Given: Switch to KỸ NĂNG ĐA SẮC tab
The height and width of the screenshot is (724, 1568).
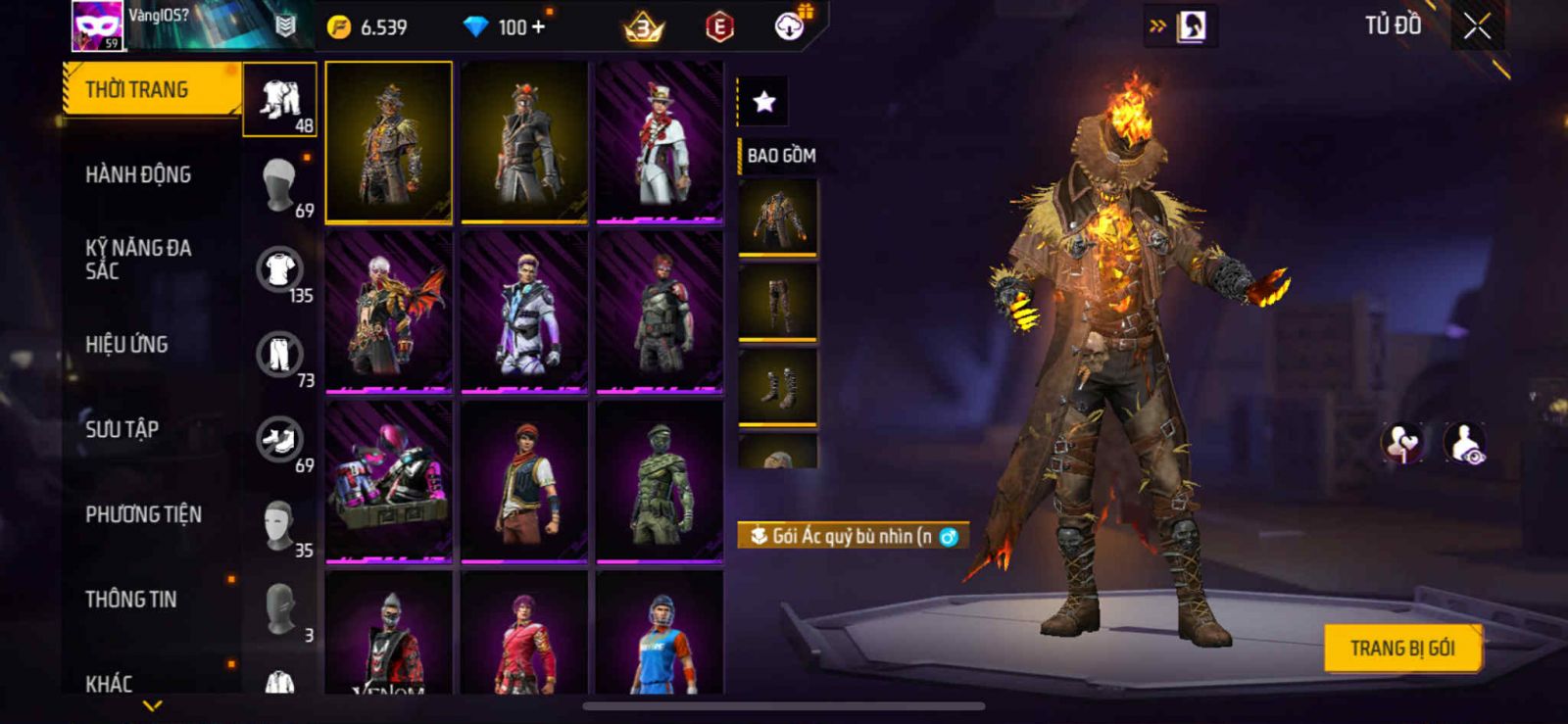Looking at the screenshot, I should tap(138, 260).
